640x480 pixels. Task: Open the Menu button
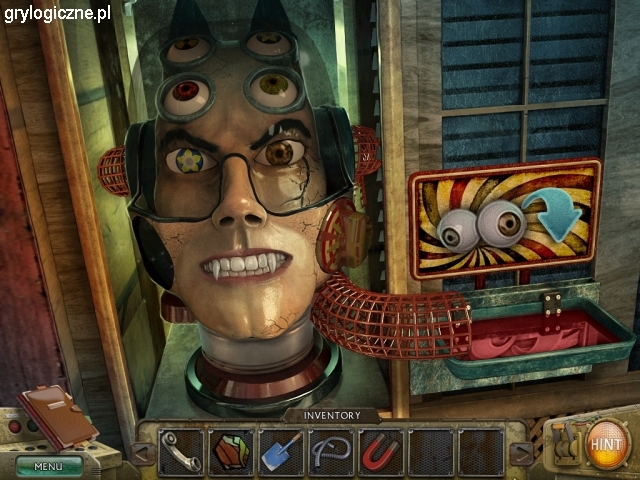click(x=49, y=465)
